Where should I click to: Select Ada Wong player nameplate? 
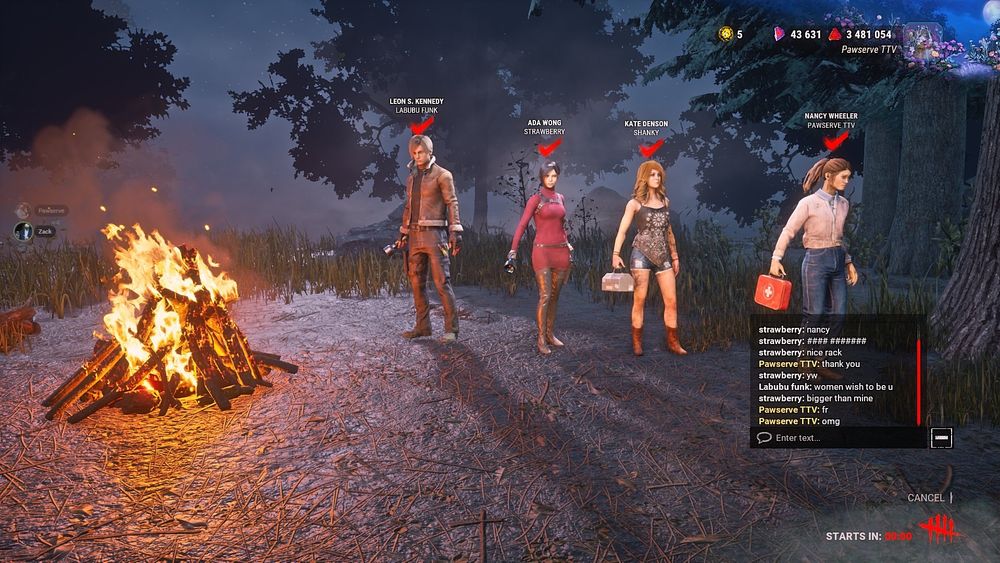click(545, 127)
